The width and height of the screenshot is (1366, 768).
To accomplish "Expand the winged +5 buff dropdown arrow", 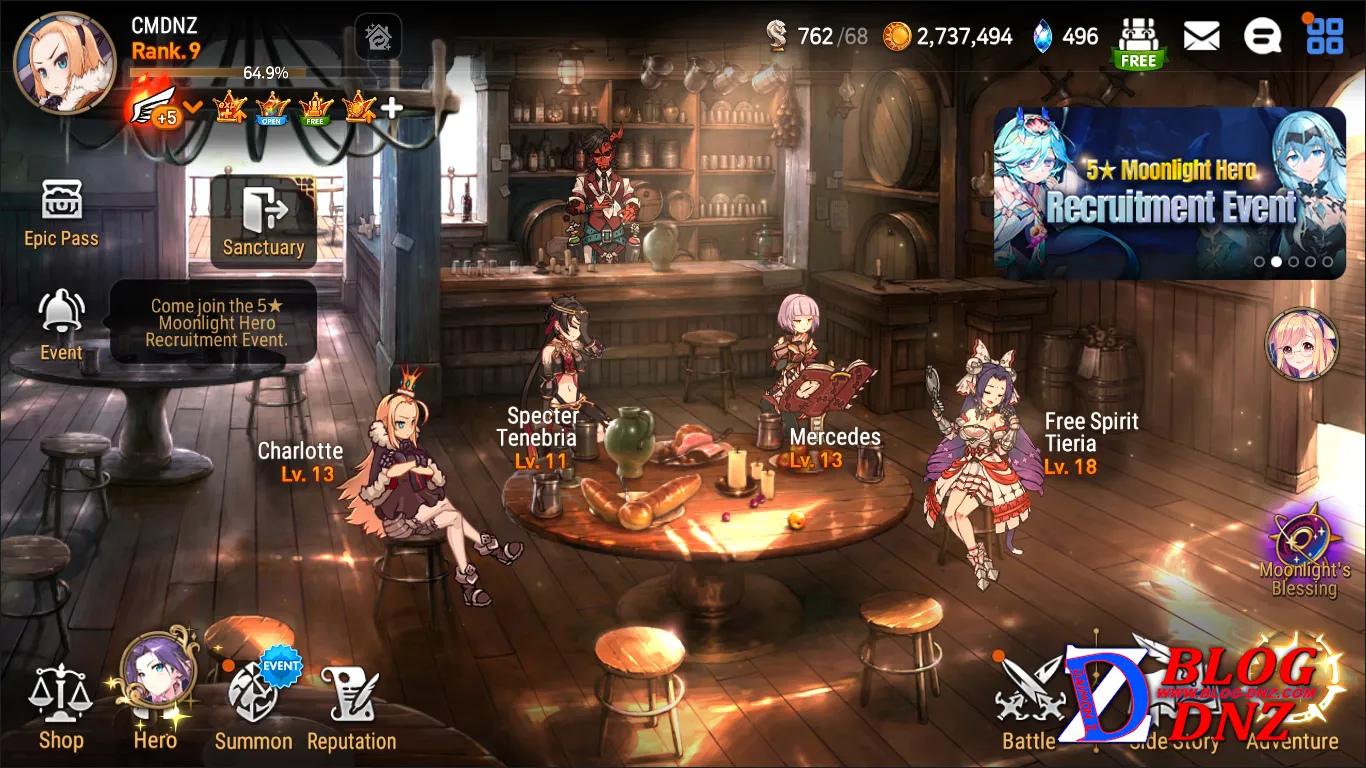I will (193, 107).
